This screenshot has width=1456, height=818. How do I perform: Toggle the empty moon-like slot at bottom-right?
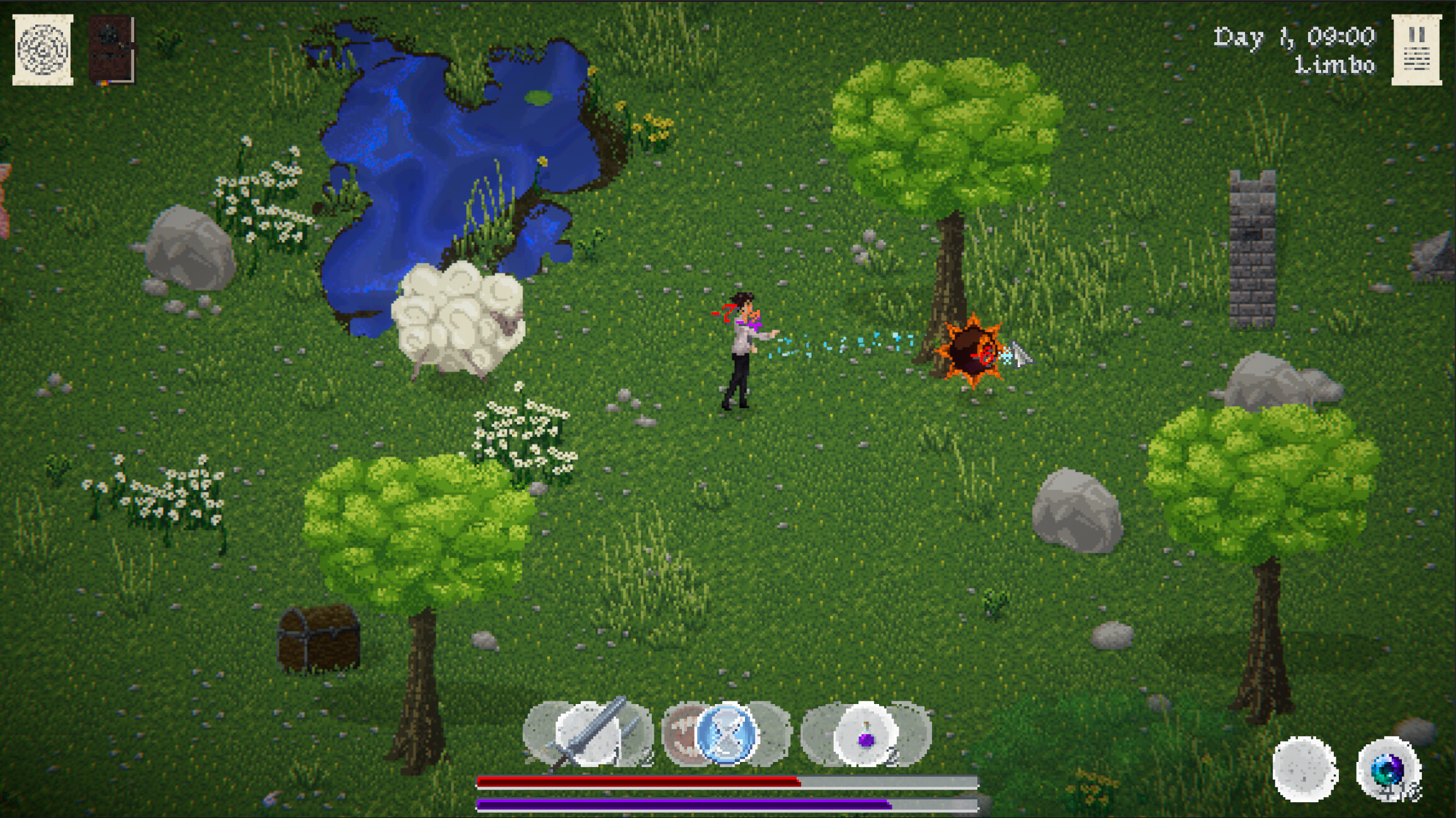(1303, 768)
